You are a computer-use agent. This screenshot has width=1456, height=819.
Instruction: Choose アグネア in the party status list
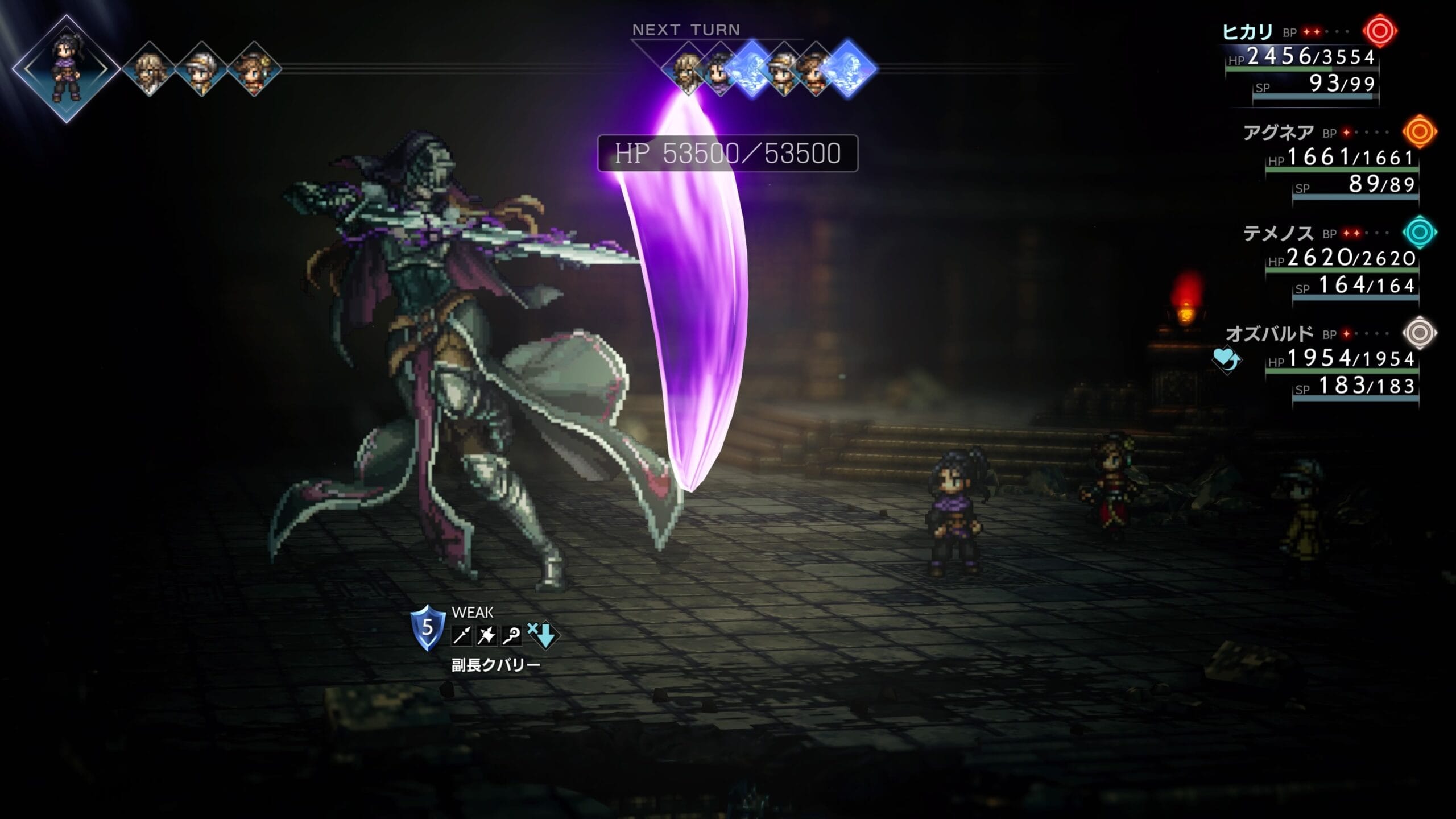pos(1278,133)
